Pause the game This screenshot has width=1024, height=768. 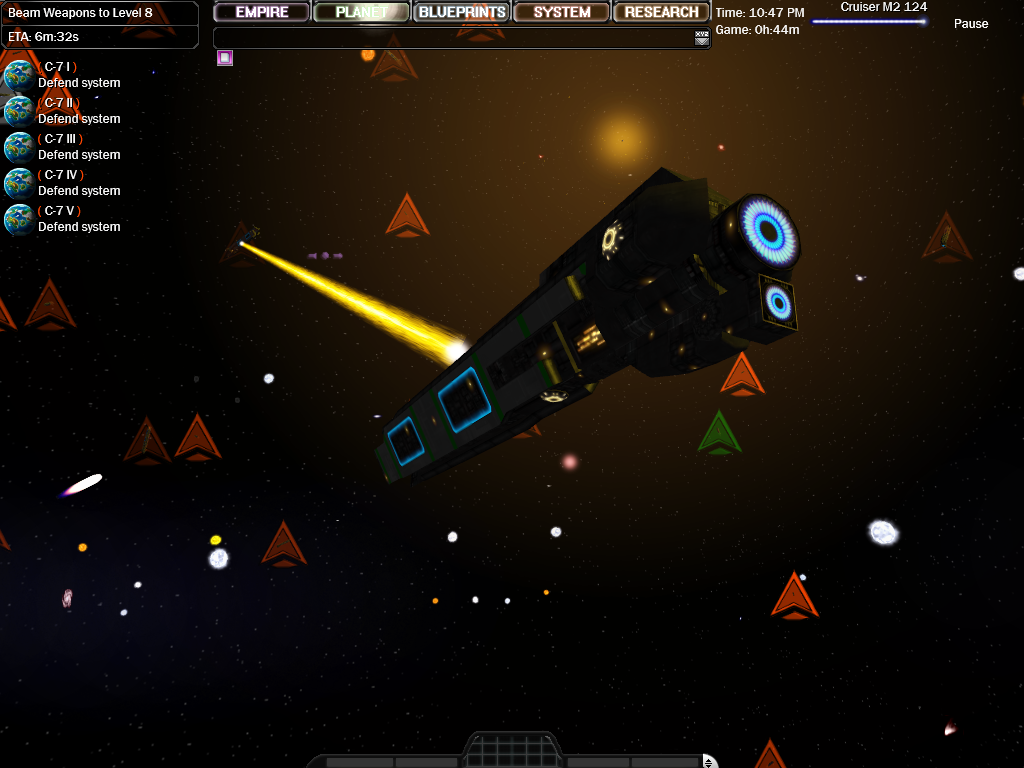(970, 24)
